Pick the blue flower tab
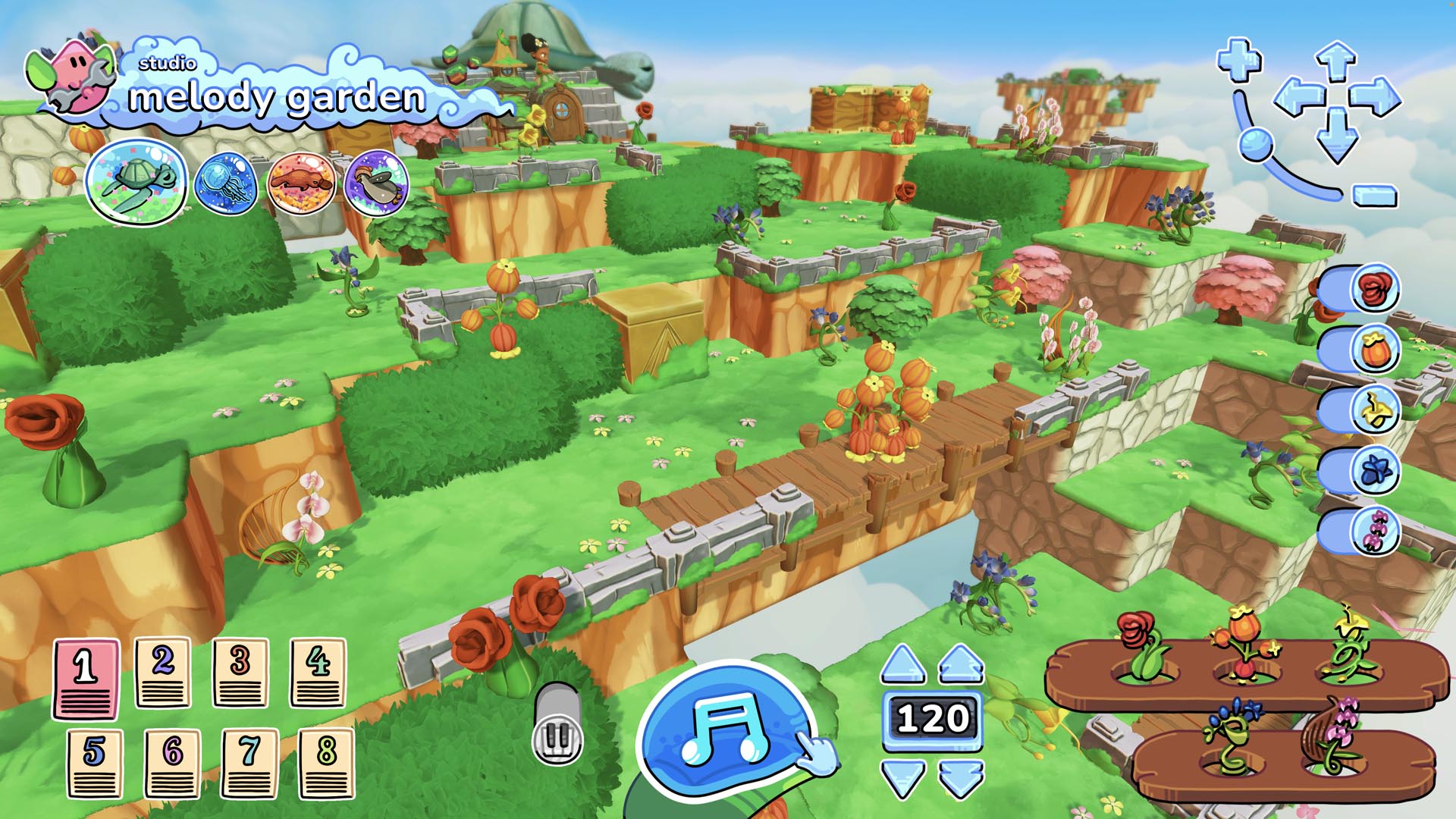The height and width of the screenshot is (819, 1456). pyautogui.click(x=1373, y=471)
